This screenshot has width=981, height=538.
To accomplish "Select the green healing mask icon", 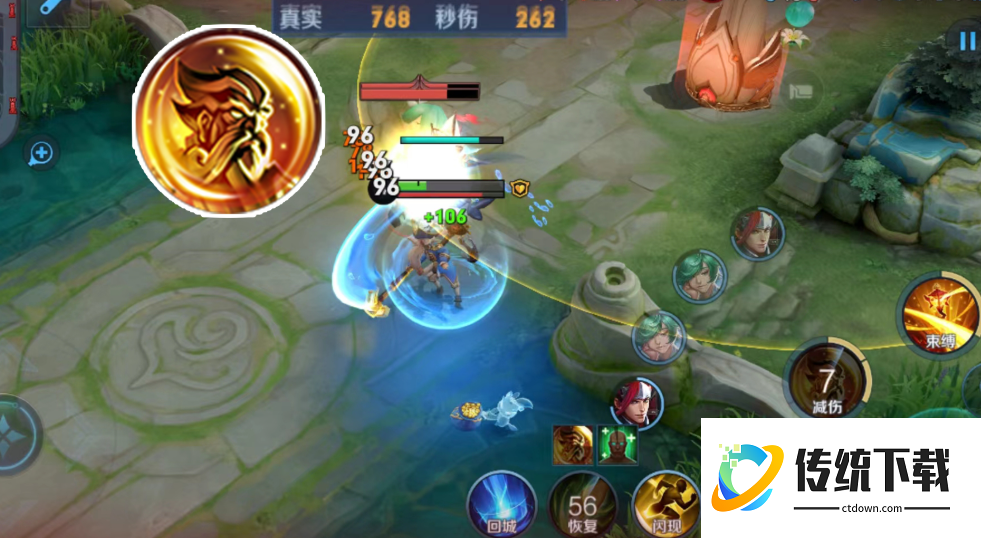I will pyautogui.click(x=615, y=444).
